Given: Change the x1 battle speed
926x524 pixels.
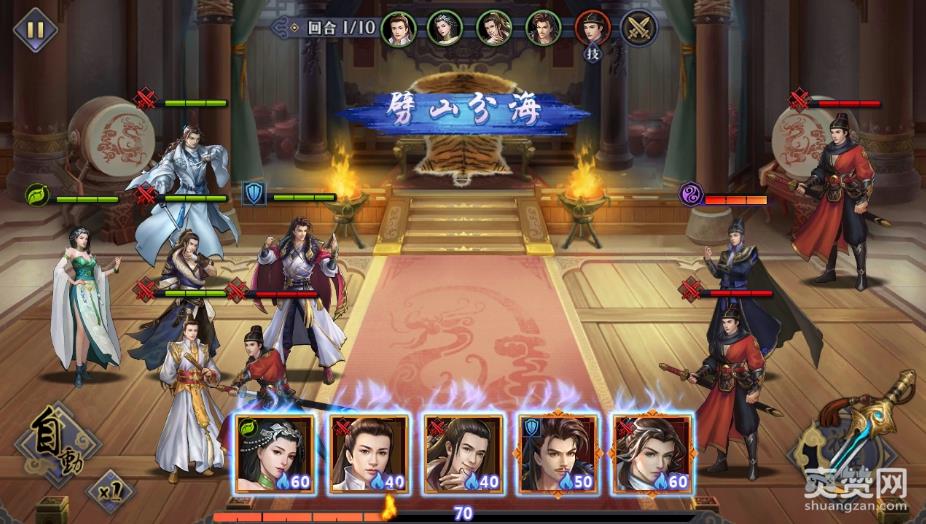Looking at the screenshot, I should coord(108,491).
